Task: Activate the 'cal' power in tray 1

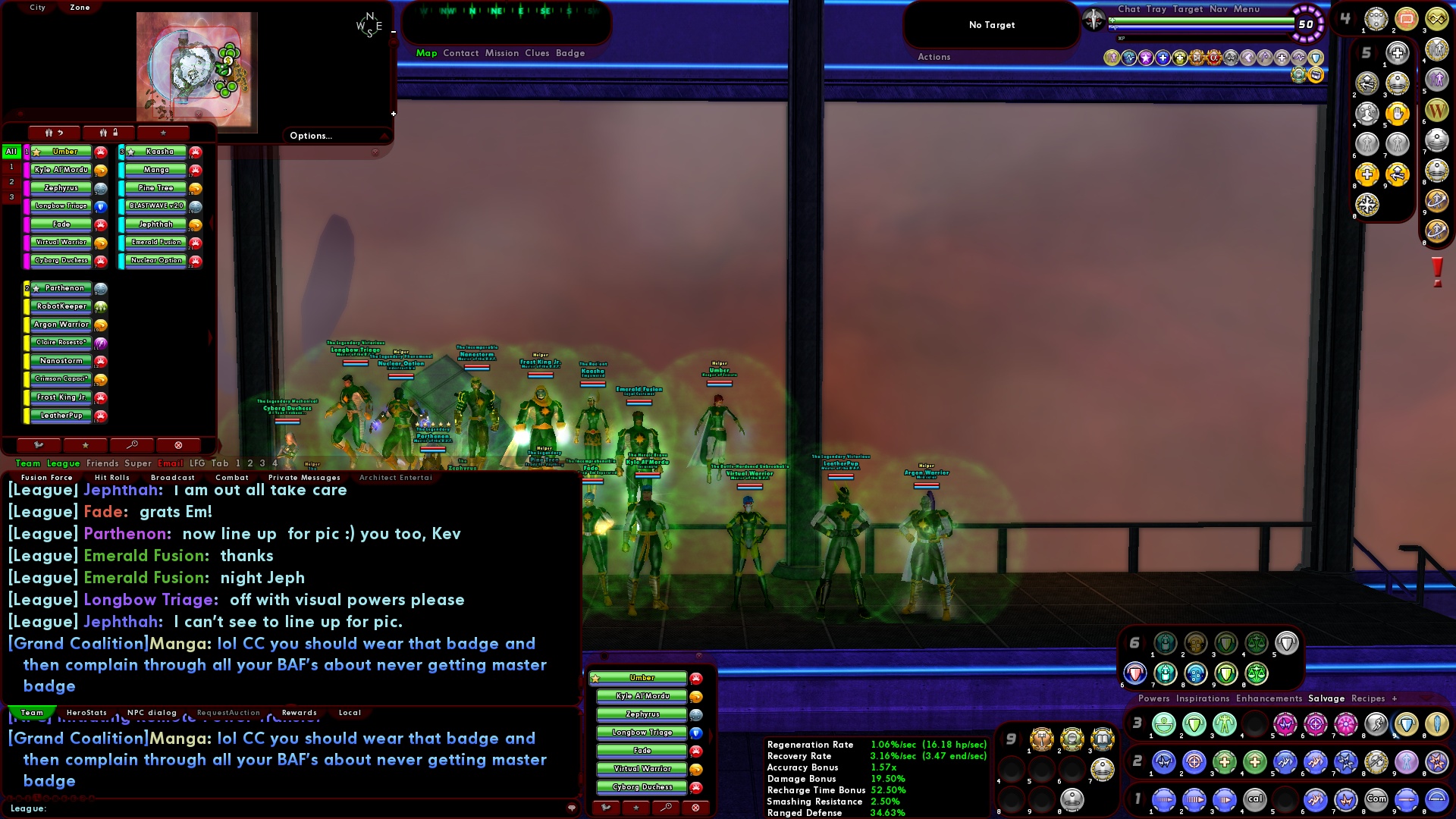Action: point(1255,798)
